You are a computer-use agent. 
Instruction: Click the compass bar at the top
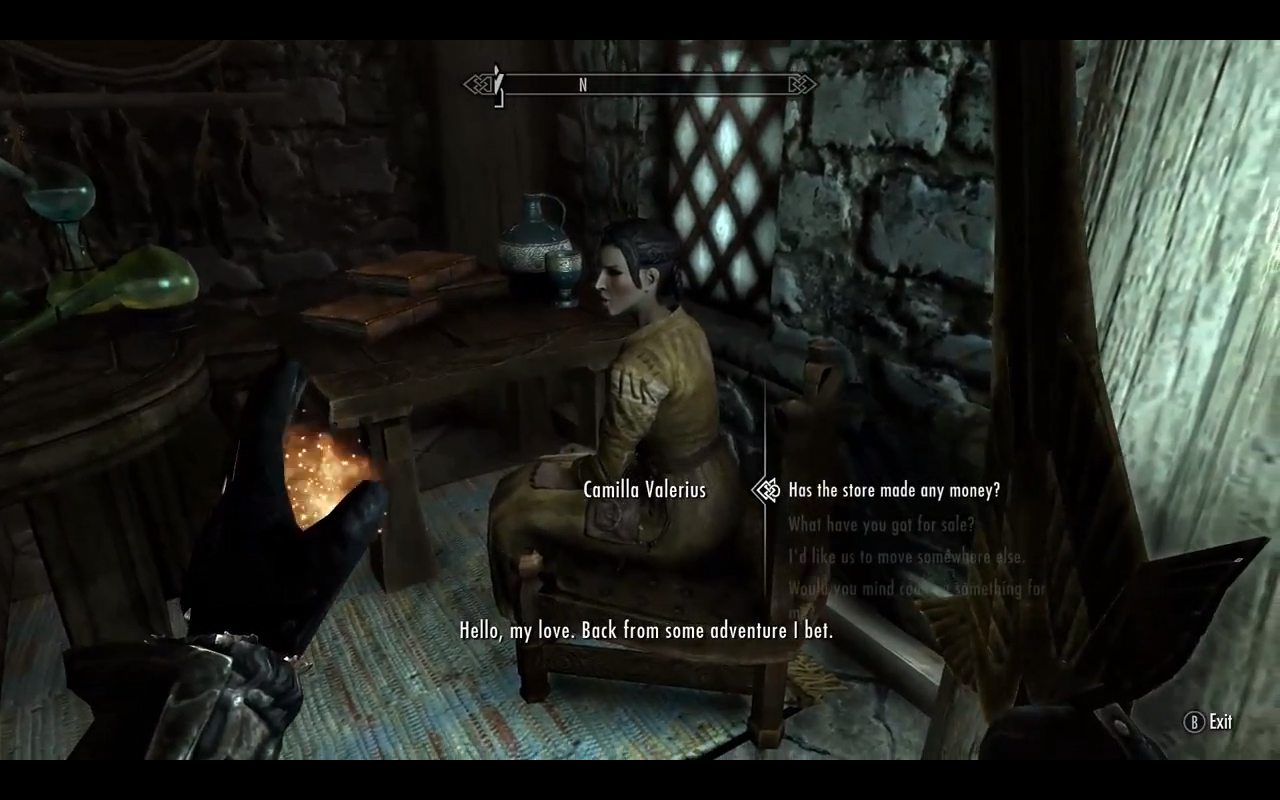(638, 84)
